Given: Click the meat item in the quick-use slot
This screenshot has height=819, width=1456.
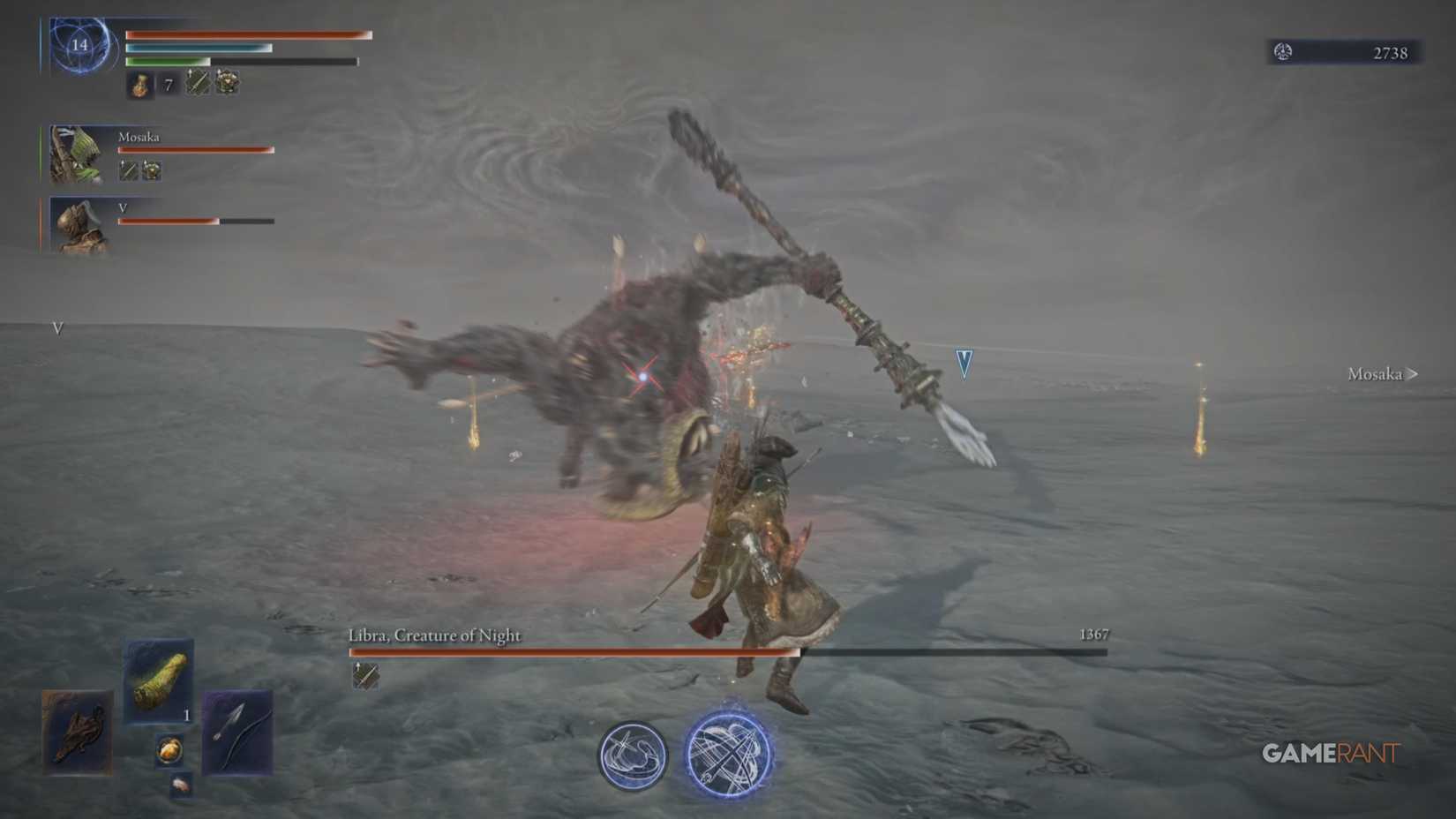Looking at the screenshot, I should click(161, 684).
